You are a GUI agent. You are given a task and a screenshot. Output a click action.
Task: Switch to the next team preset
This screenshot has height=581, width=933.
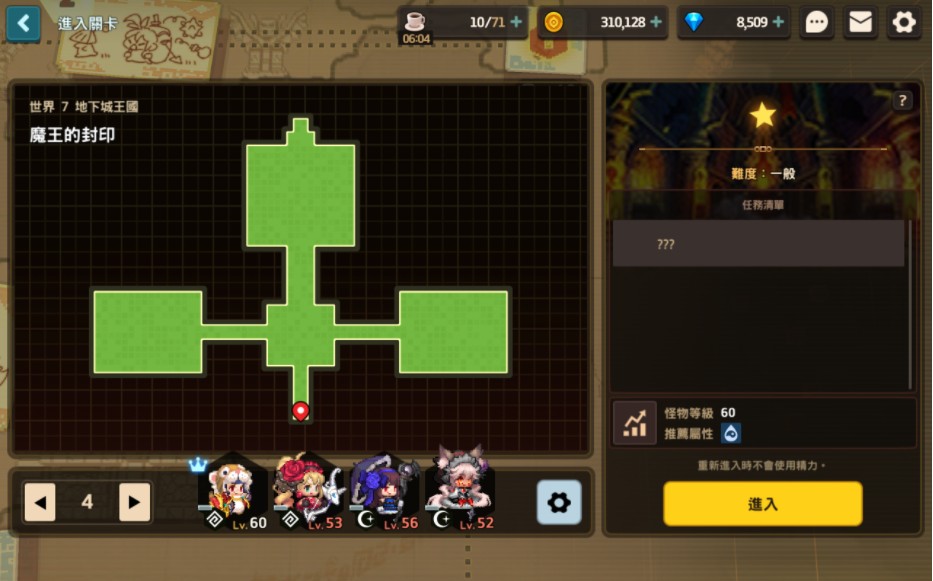pyautogui.click(x=134, y=502)
